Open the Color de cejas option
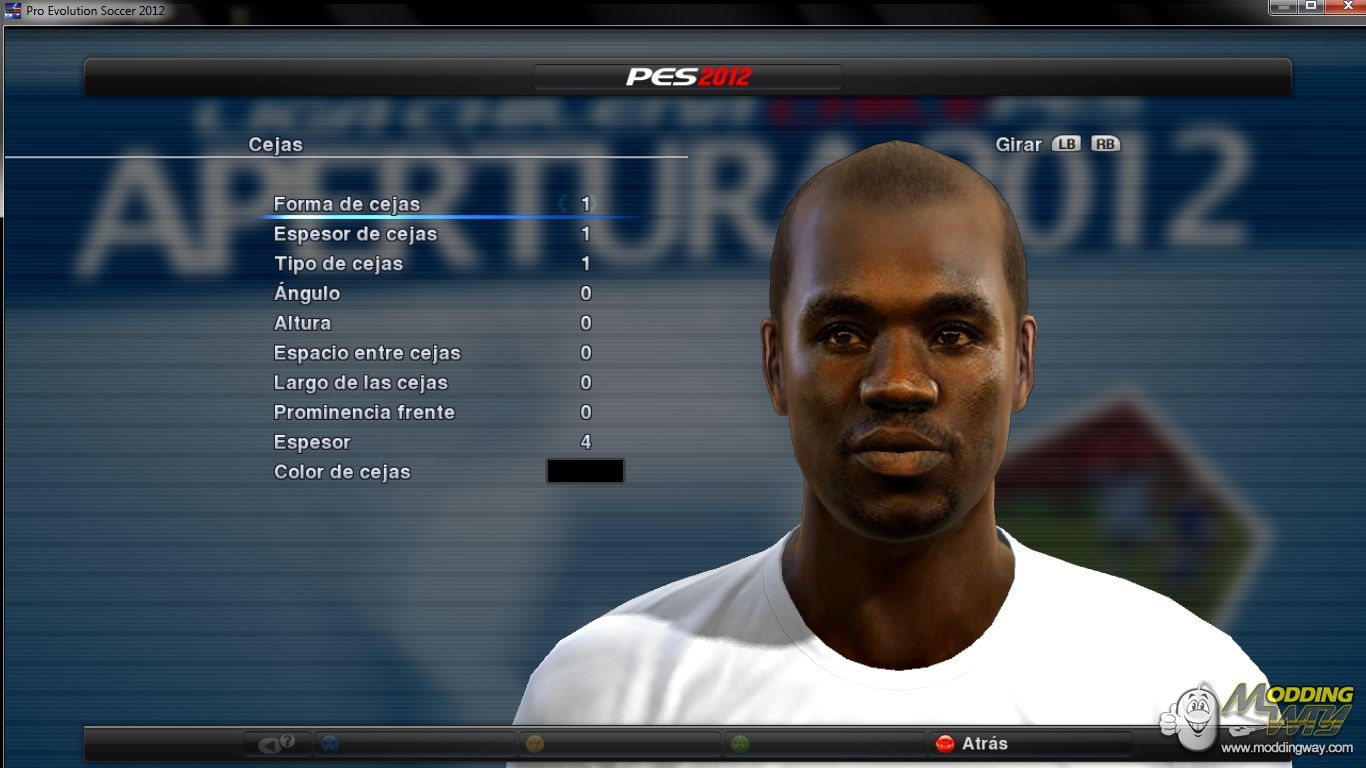The image size is (1366, 768). point(342,472)
